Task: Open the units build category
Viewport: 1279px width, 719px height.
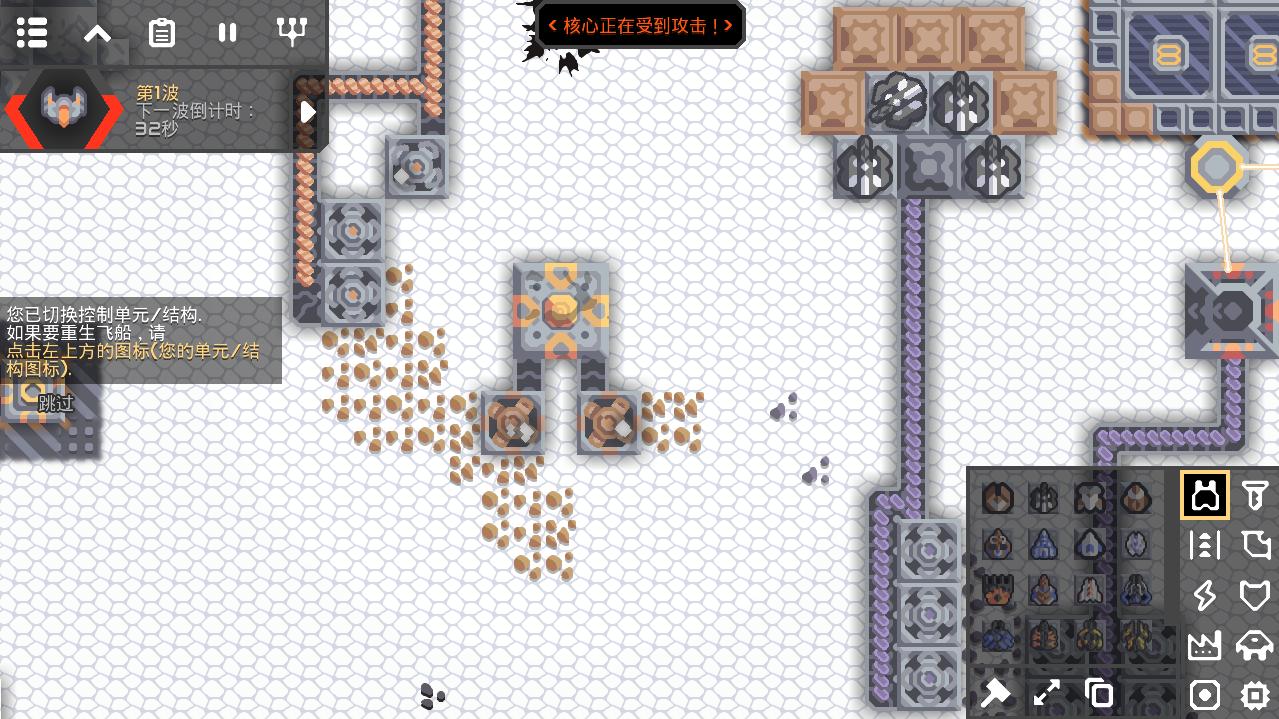Action: click(1255, 645)
